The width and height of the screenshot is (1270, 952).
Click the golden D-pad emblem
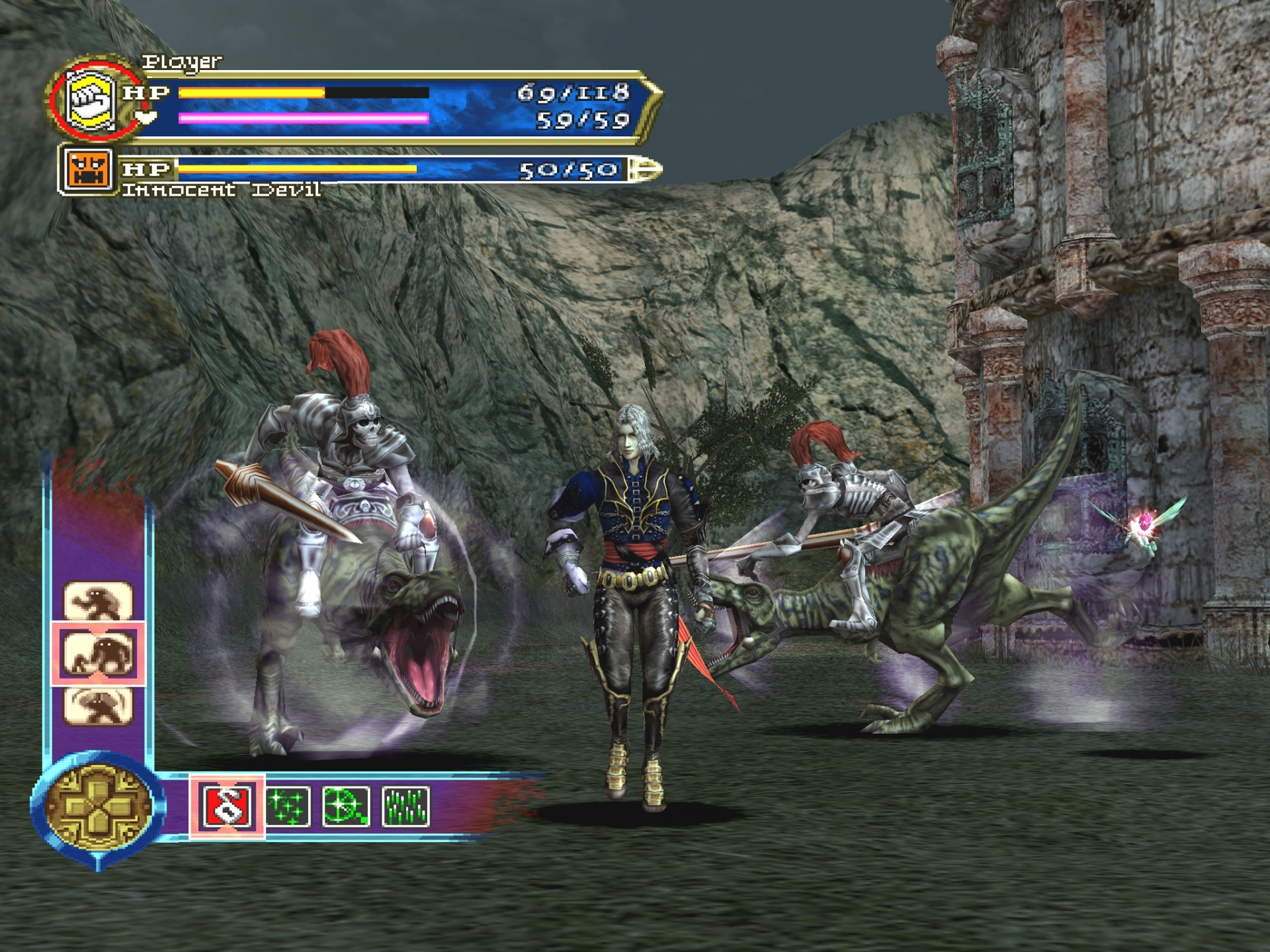98,805
